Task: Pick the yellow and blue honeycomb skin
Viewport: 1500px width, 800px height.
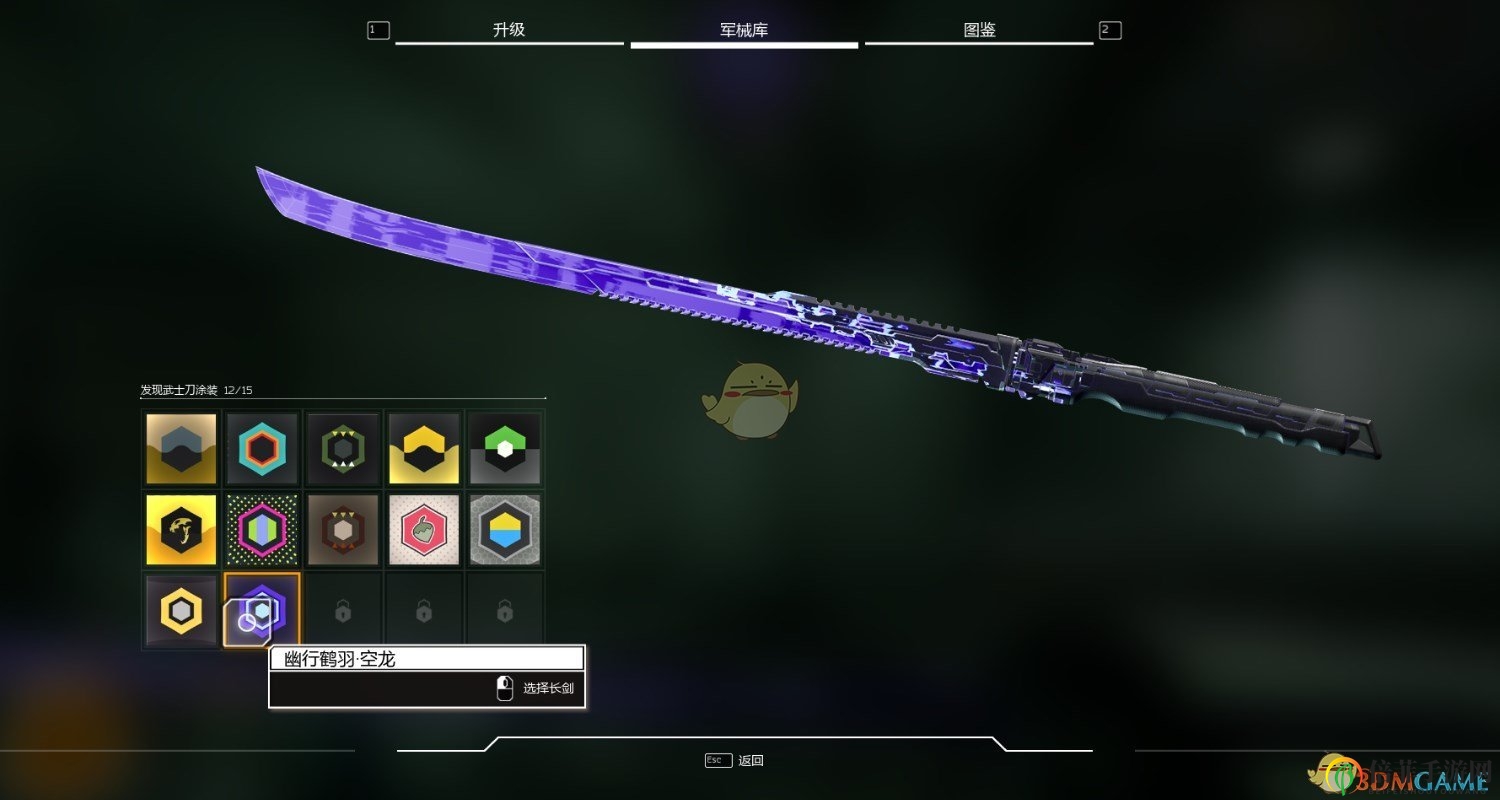Action: 505,528
